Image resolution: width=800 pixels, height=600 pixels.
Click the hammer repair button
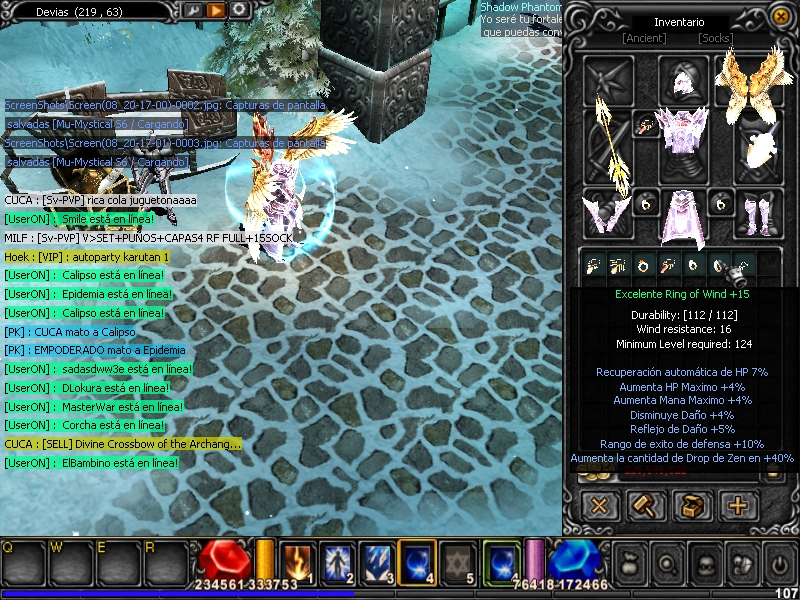coord(646,506)
